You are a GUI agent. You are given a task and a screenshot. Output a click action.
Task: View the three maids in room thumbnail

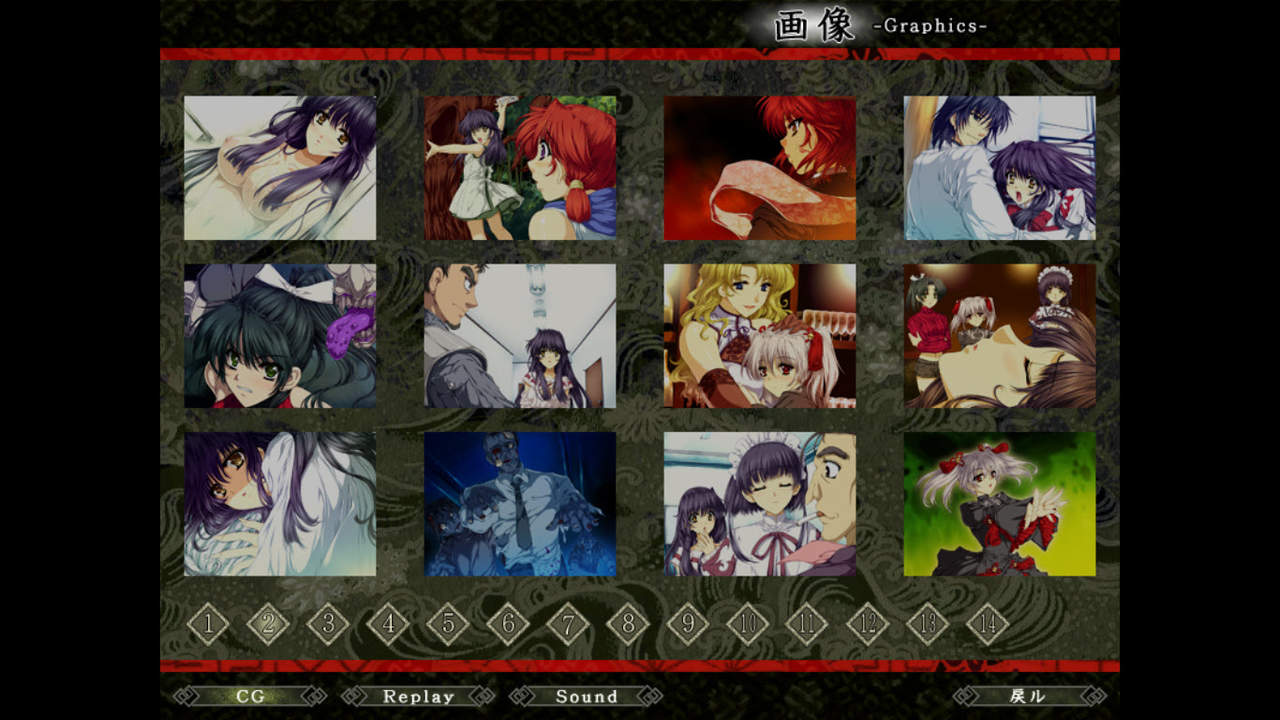pyautogui.click(x=1000, y=336)
